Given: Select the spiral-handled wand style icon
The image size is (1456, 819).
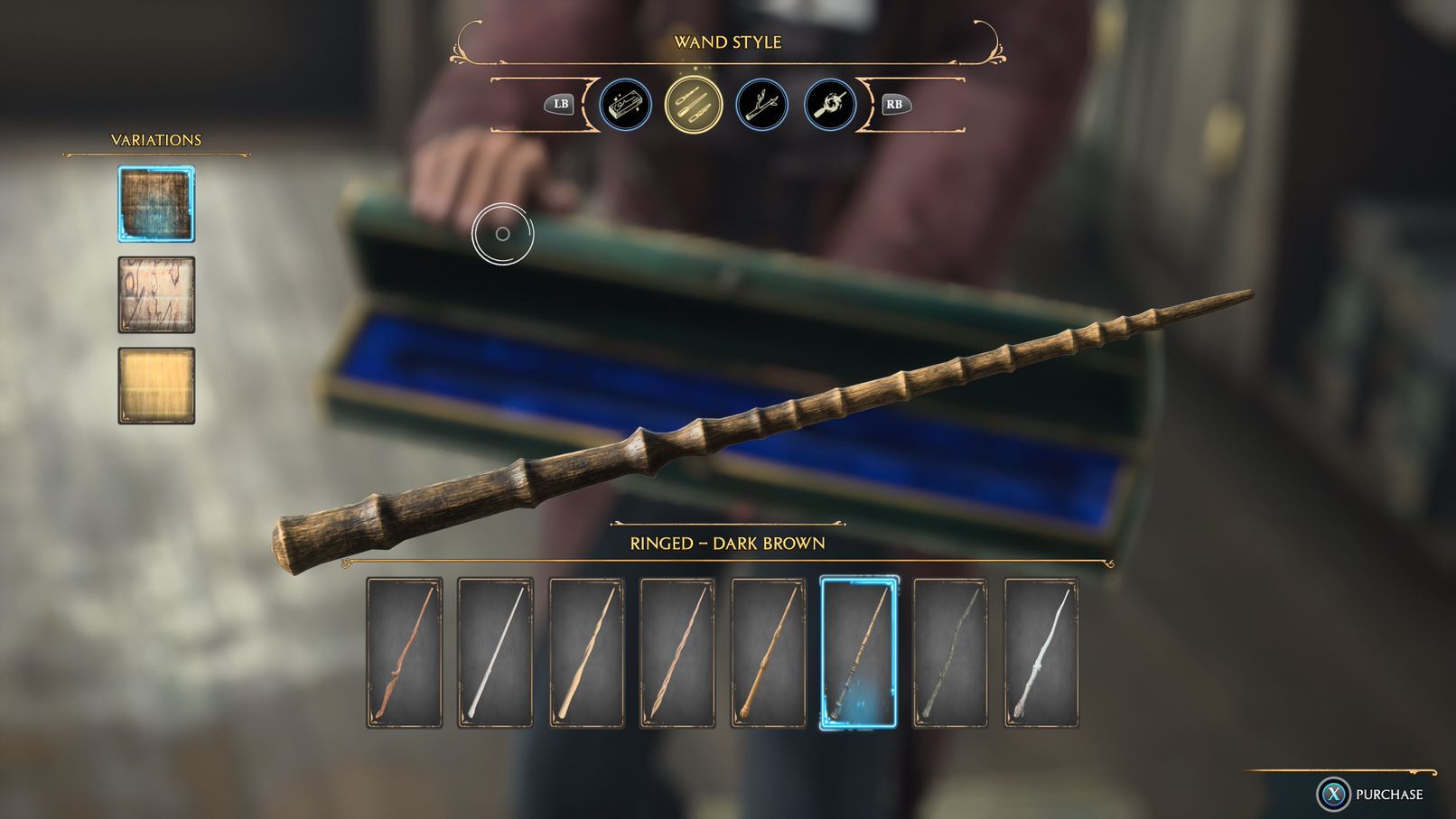Looking at the screenshot, I should (830, 106).
